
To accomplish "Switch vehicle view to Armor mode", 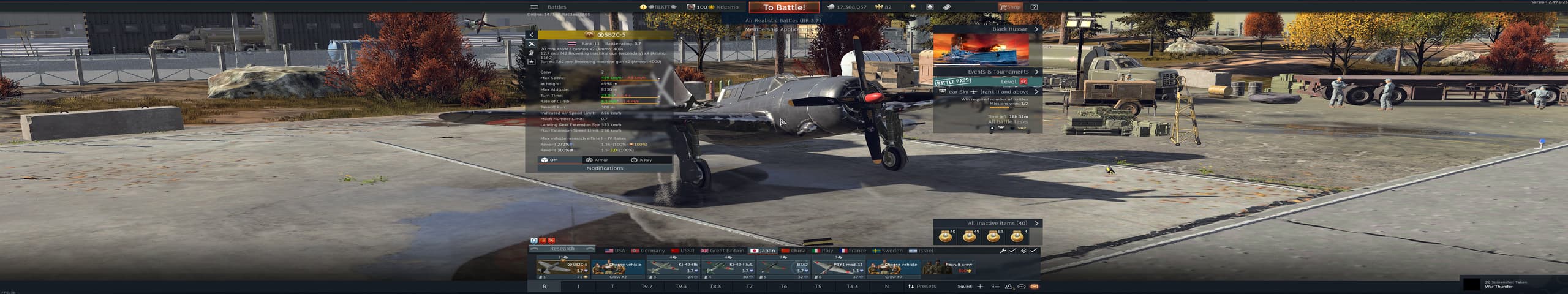I will point(597,160).
